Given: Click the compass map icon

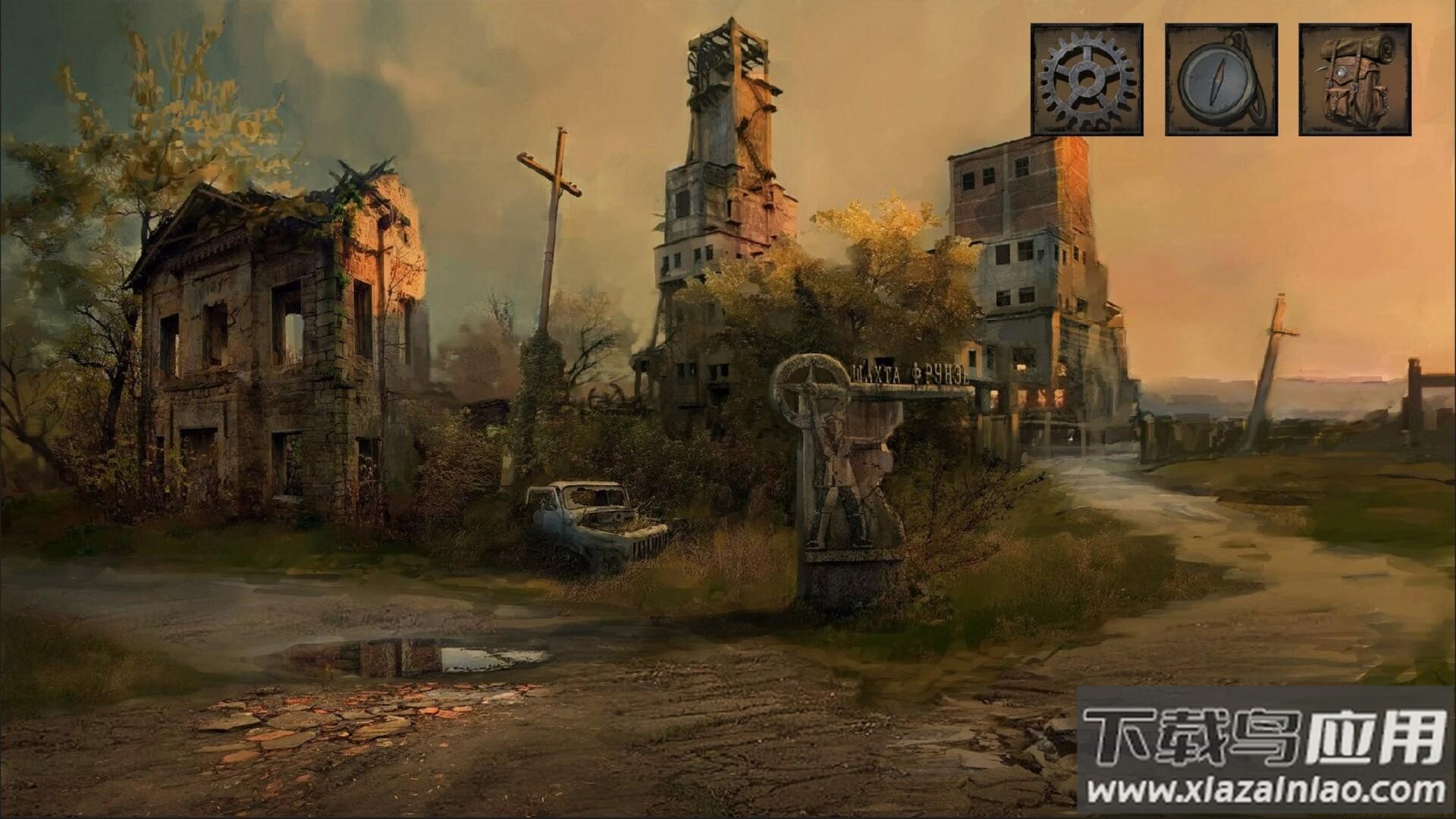Looking at the screenshot, I should coord(1221,80).
